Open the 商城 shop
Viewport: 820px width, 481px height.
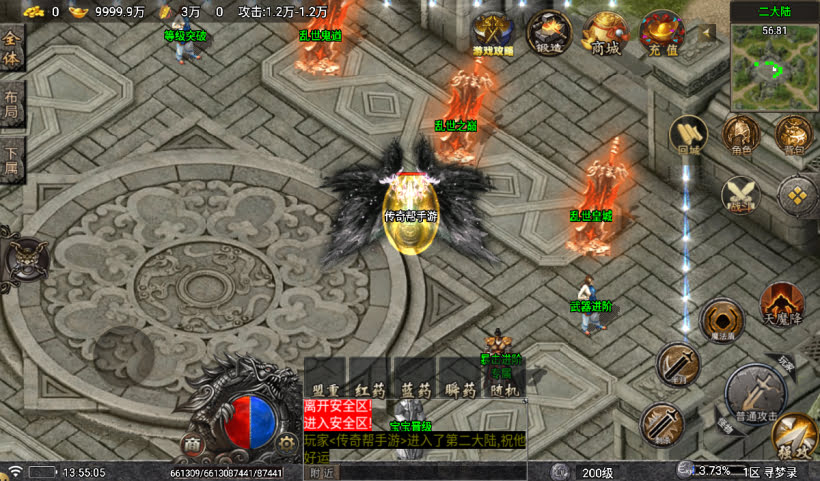click(605, 31)
